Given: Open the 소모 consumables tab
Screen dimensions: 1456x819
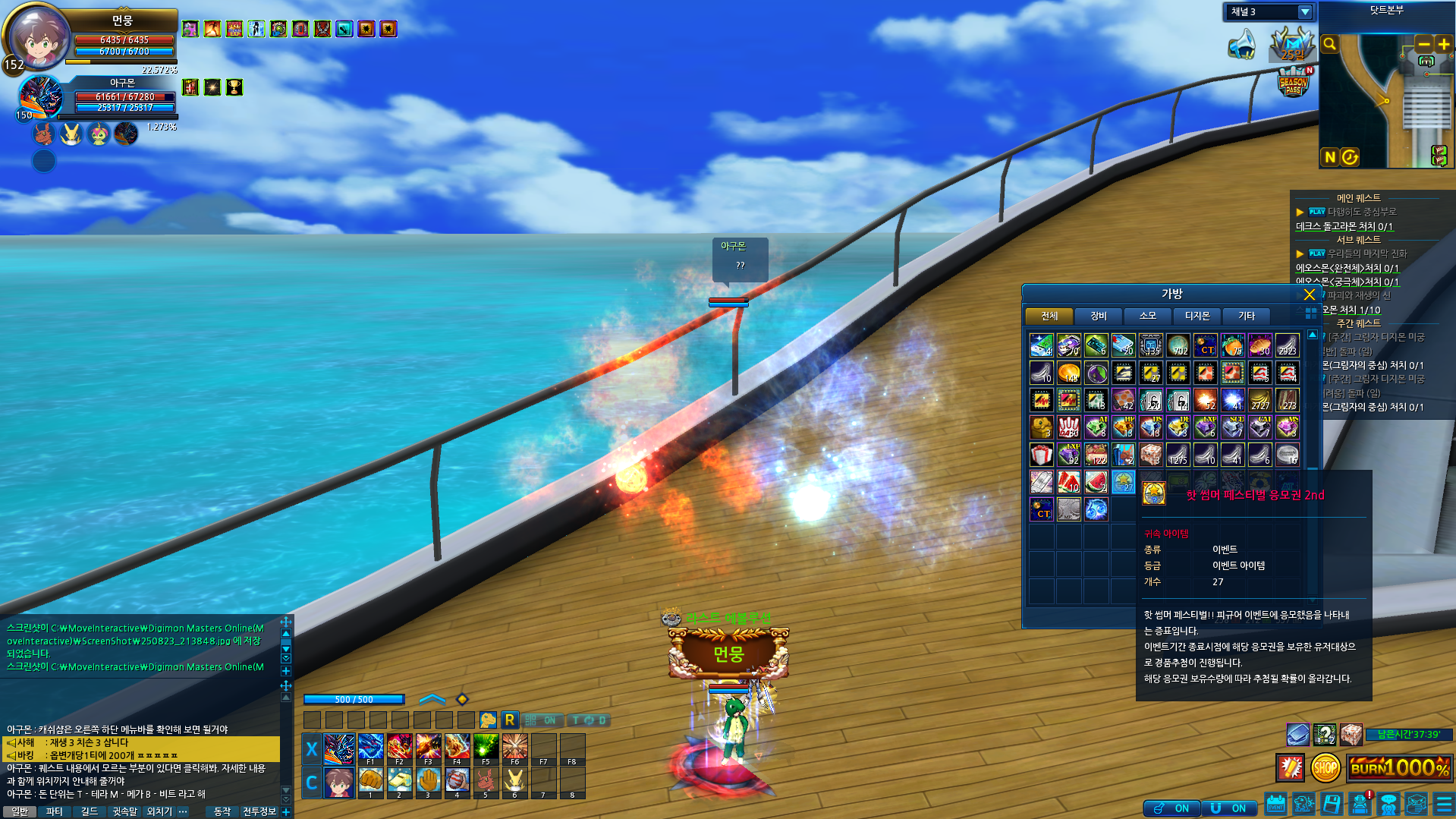Looking at the screenshot, I should pyautogui.click(x=1147, y=316).
